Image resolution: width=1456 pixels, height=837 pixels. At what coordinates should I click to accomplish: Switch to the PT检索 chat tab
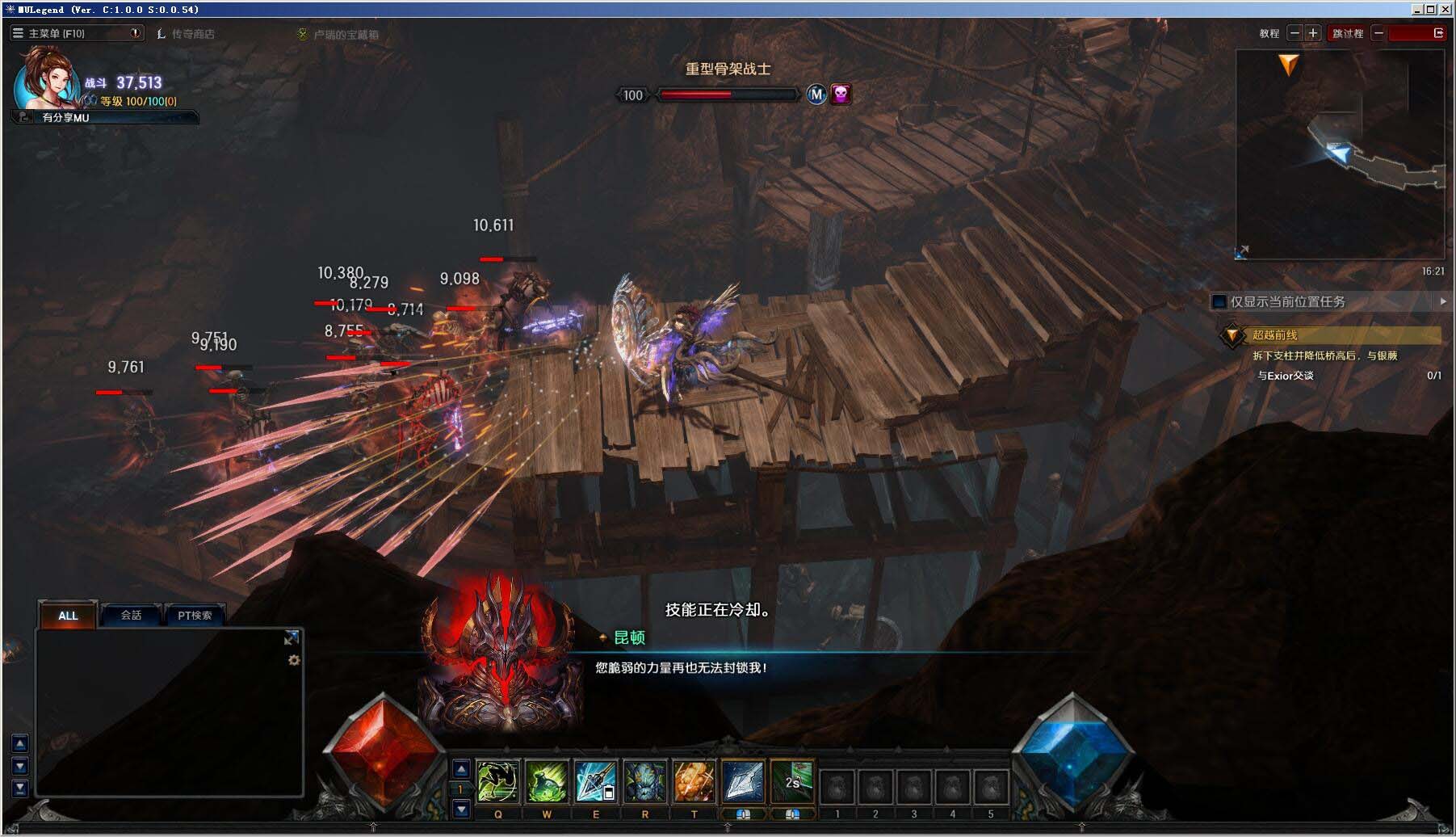point(194,615)
